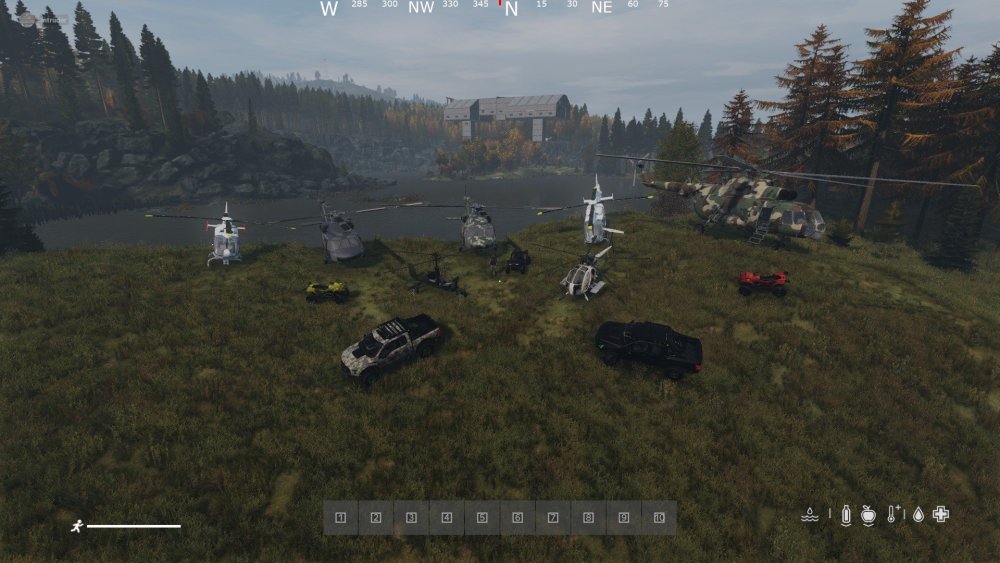Choose hotbar slot 6
The height and width of the screenshot is (563, 1000).
[x=517, y=518]
